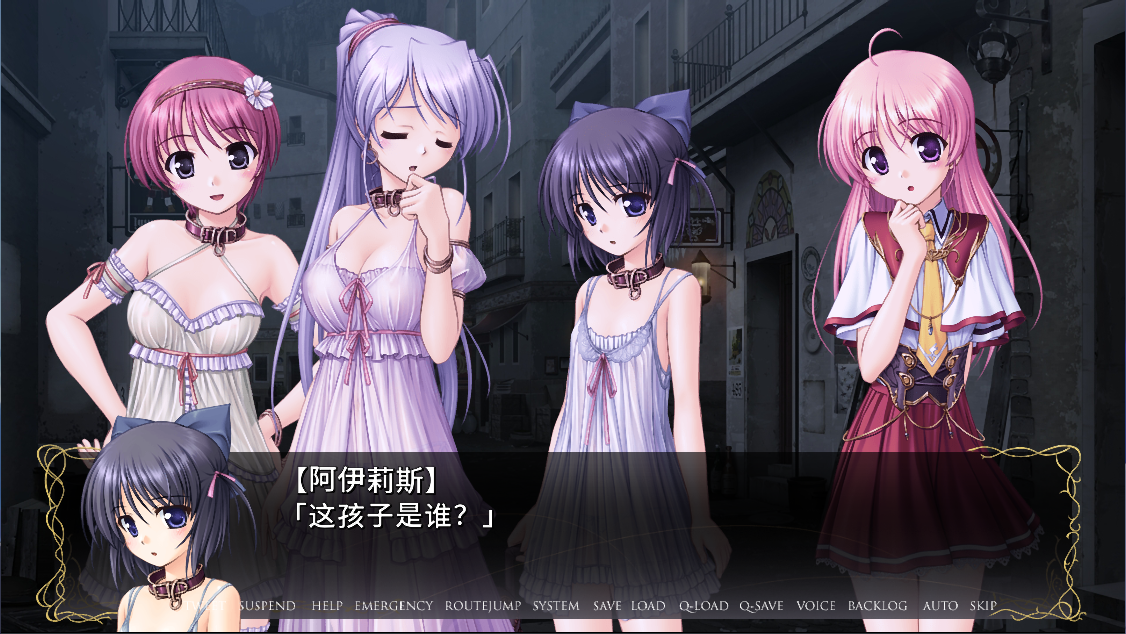Use Q-LOAD to quick load
1126x634 pixels.
click(x=704, y=606)
